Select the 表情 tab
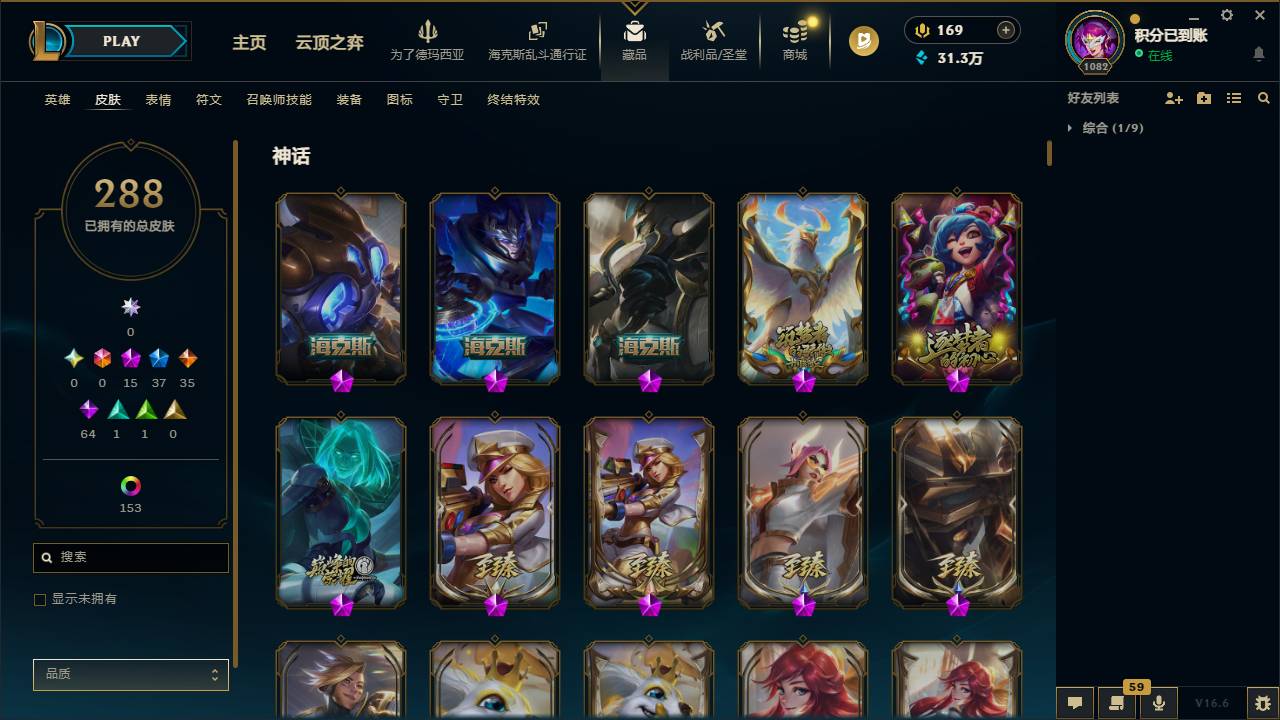 point(159,99)
